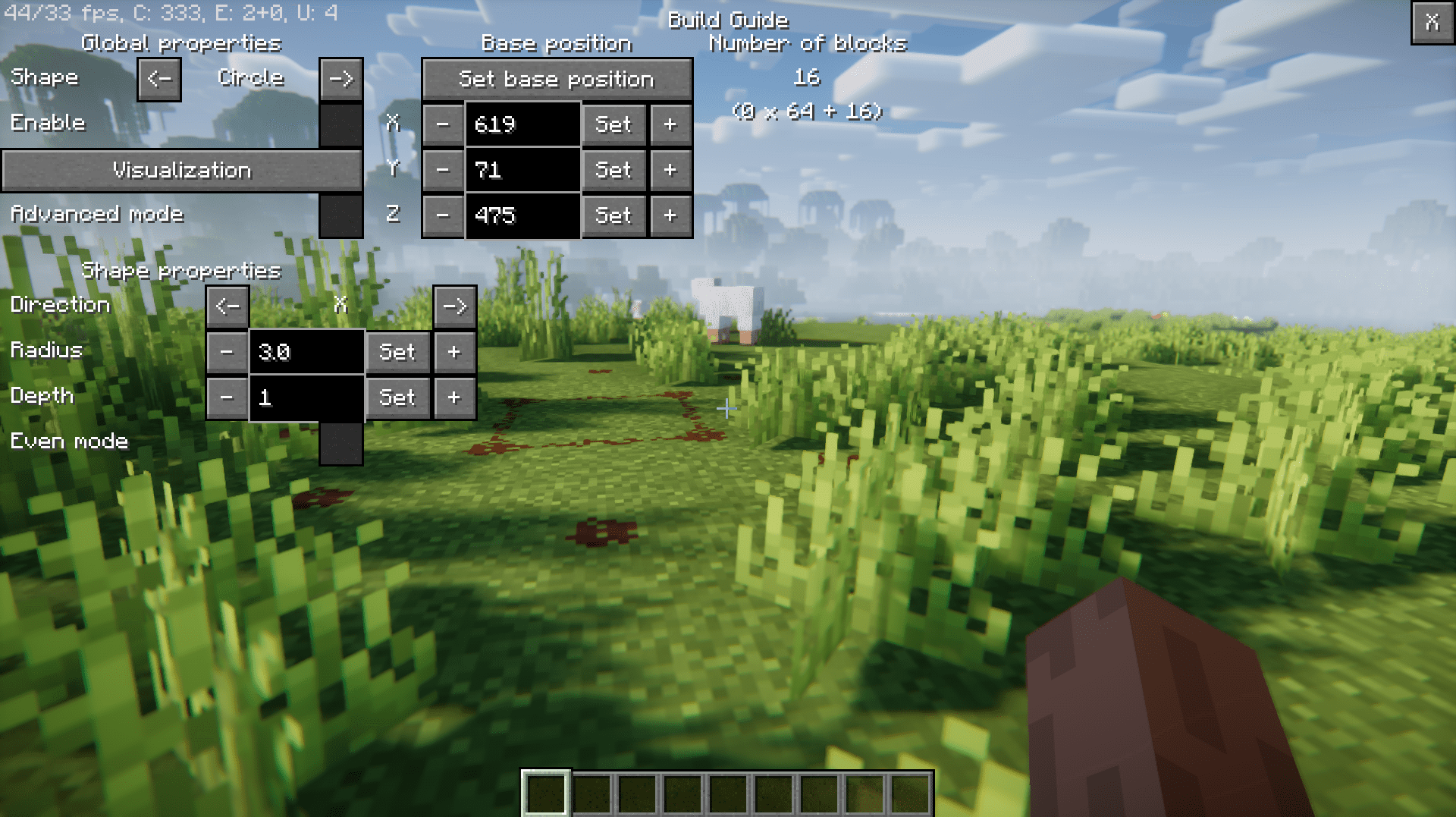Decrease the Z coordinate value
1456x817 pixels.
(444, 215)
